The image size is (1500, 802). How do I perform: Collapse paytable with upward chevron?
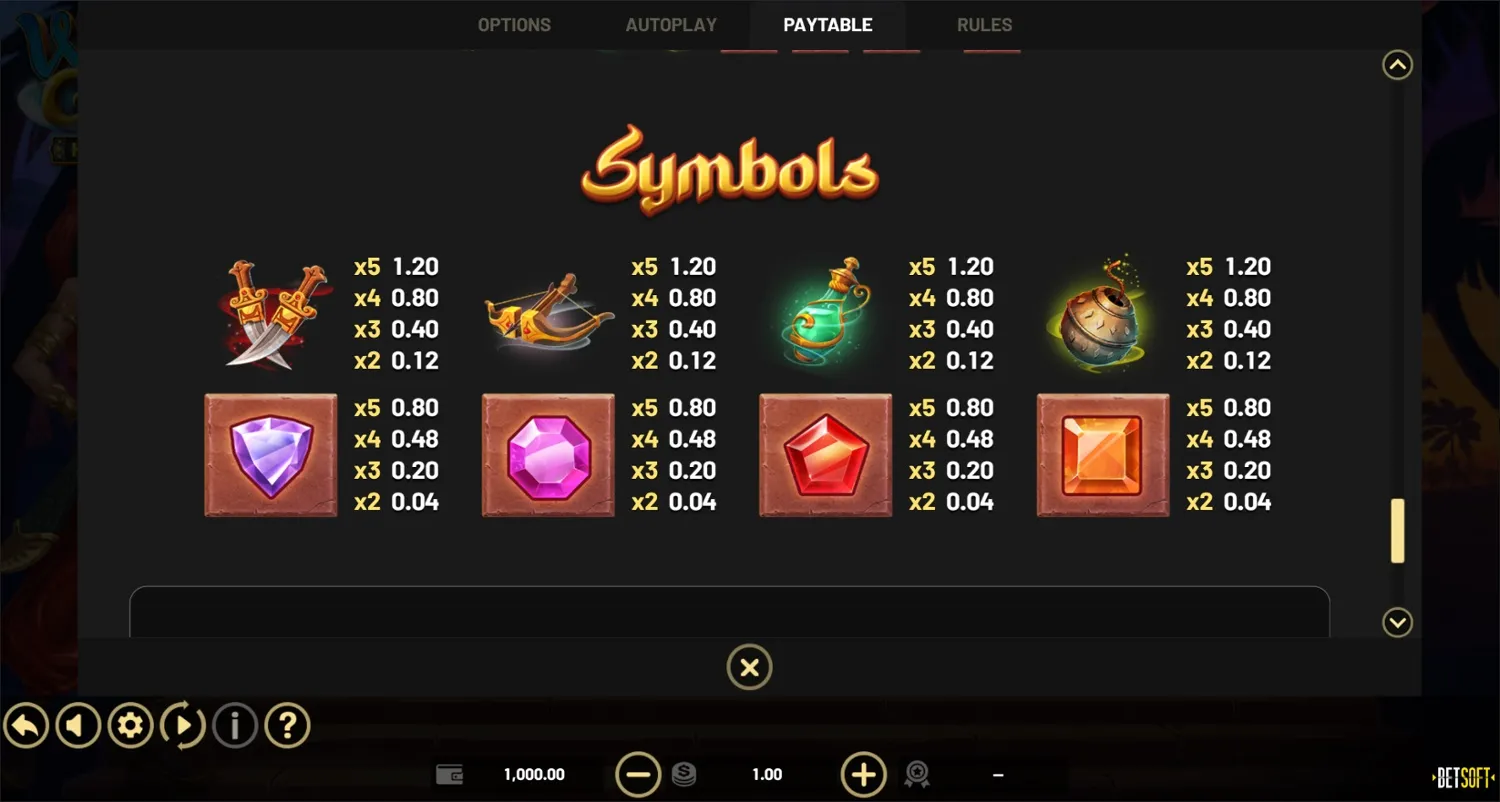[x=1397, y=64]
